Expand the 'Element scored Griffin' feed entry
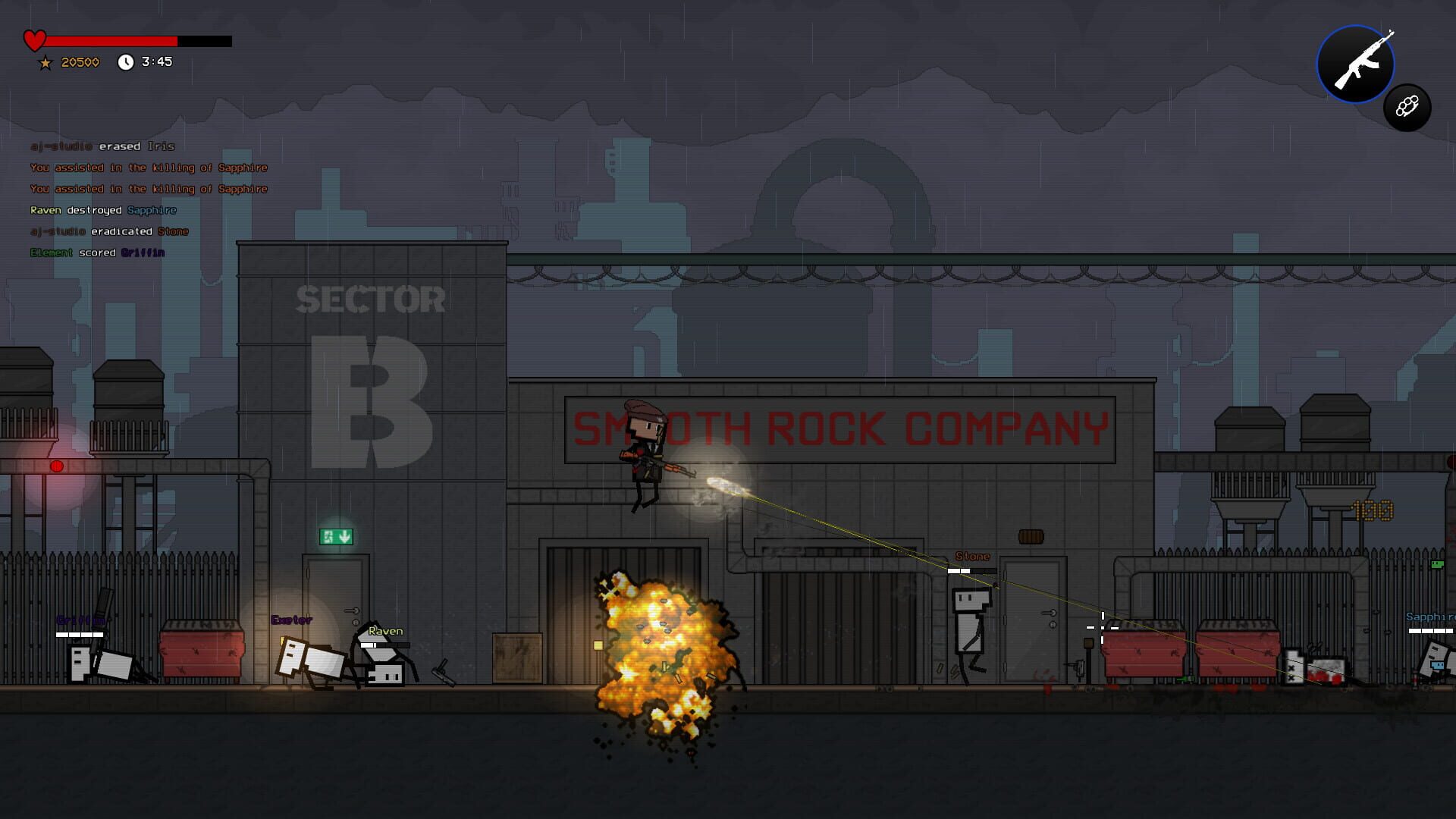 coord(96,253)
